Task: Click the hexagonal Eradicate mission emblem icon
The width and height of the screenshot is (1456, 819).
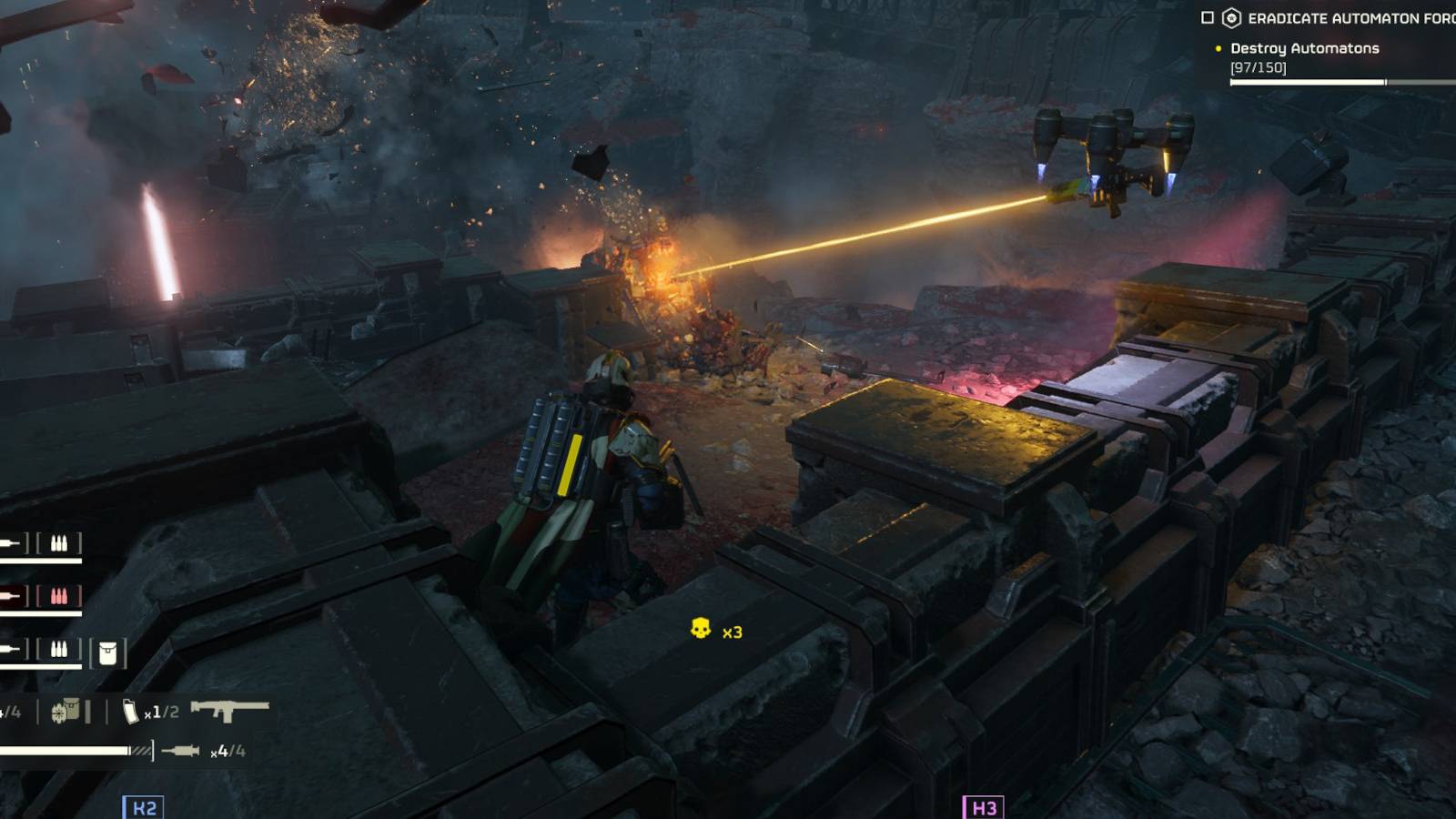Action: (1231, 16)
